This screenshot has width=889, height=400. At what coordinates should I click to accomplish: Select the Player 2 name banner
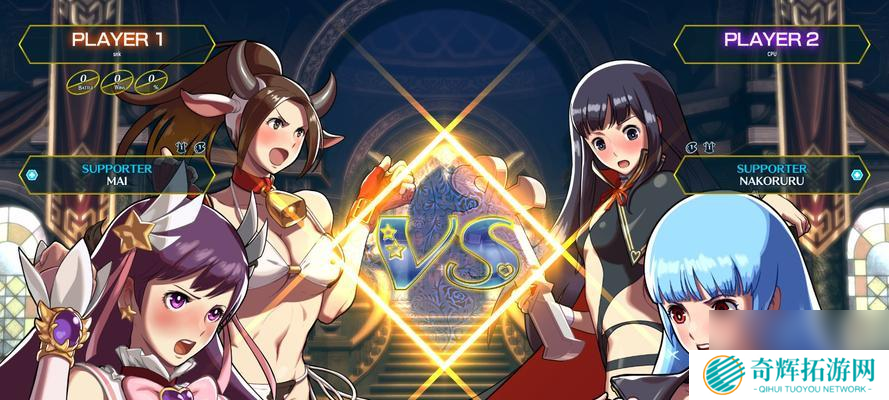click(771, 42)
